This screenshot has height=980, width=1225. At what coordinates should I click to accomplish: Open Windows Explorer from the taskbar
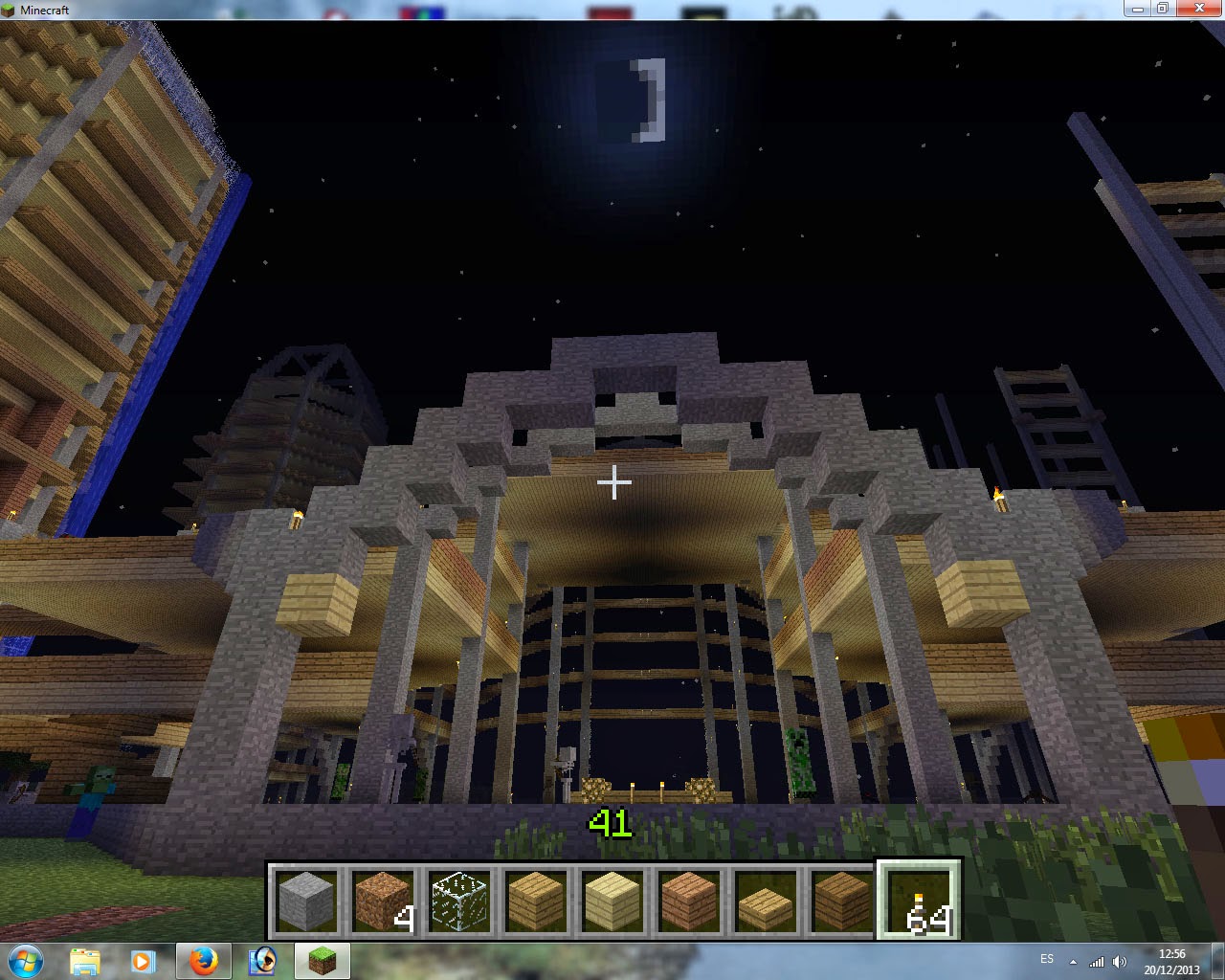coord(86,960)
